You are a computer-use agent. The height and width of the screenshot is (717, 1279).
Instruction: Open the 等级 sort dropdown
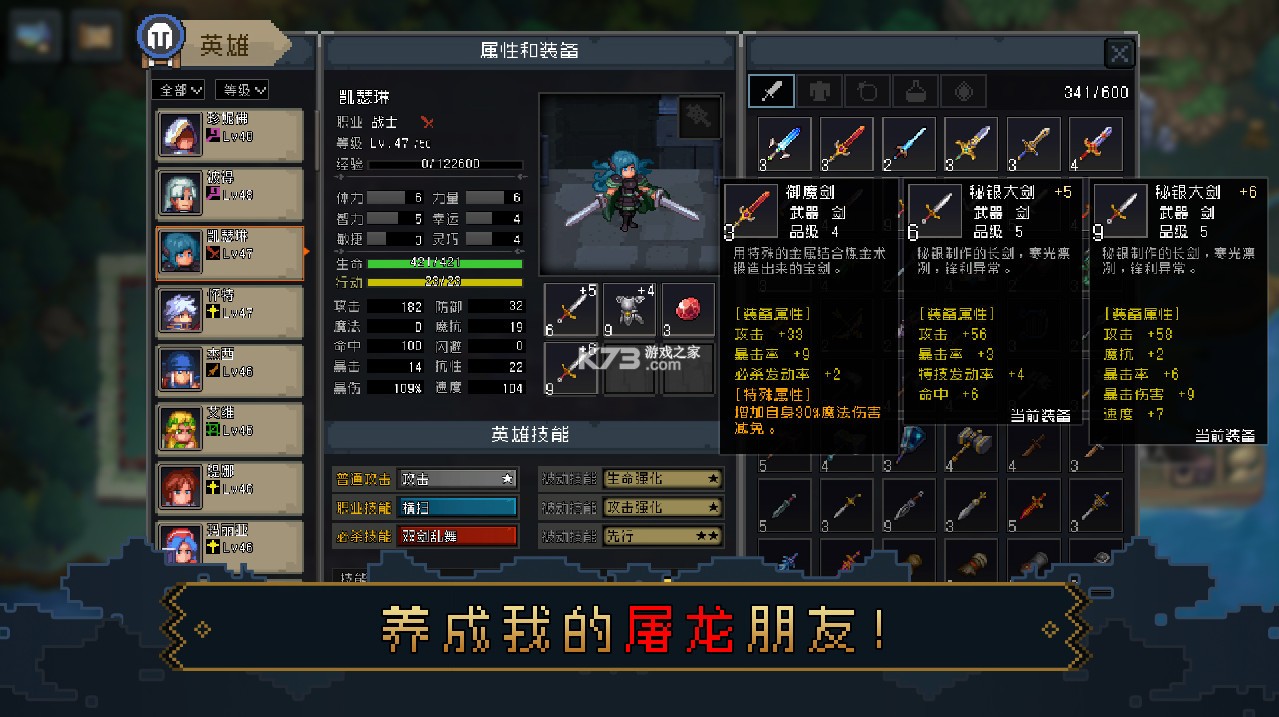coord(241,90)
